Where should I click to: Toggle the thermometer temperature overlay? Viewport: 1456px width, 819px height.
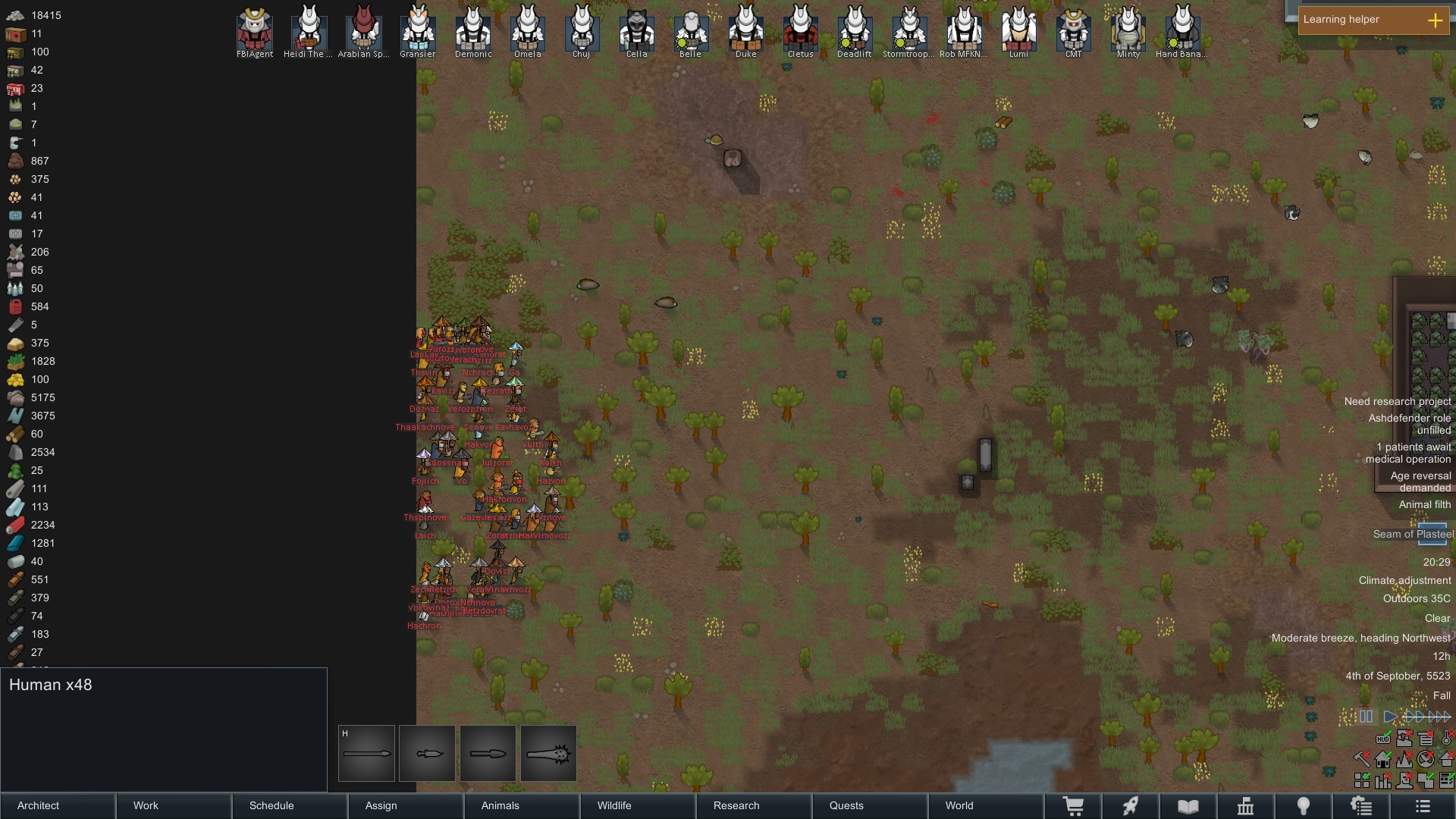(1445, 738)
